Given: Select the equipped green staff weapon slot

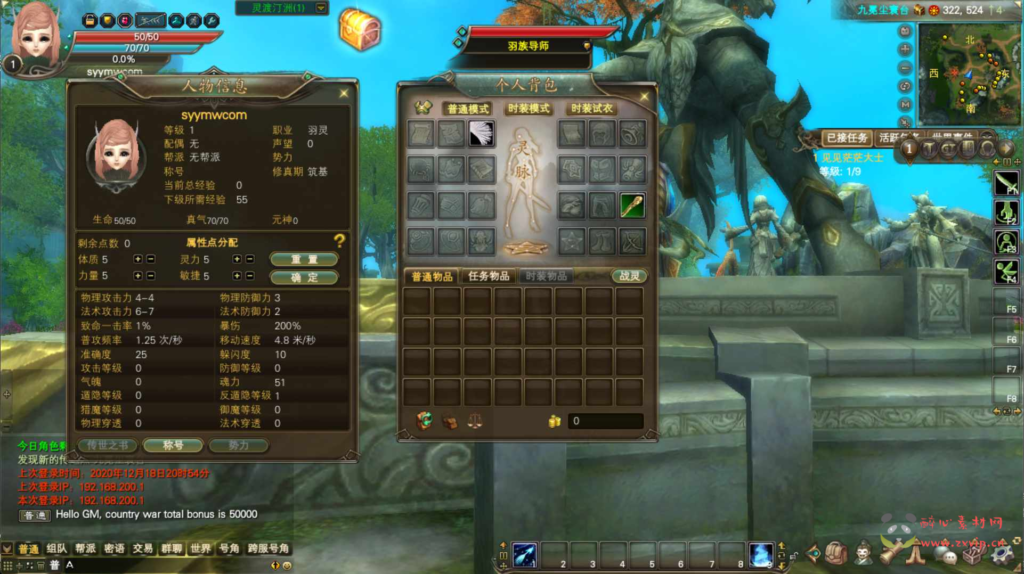Looking at the screenshot, I should pos(632,205).
